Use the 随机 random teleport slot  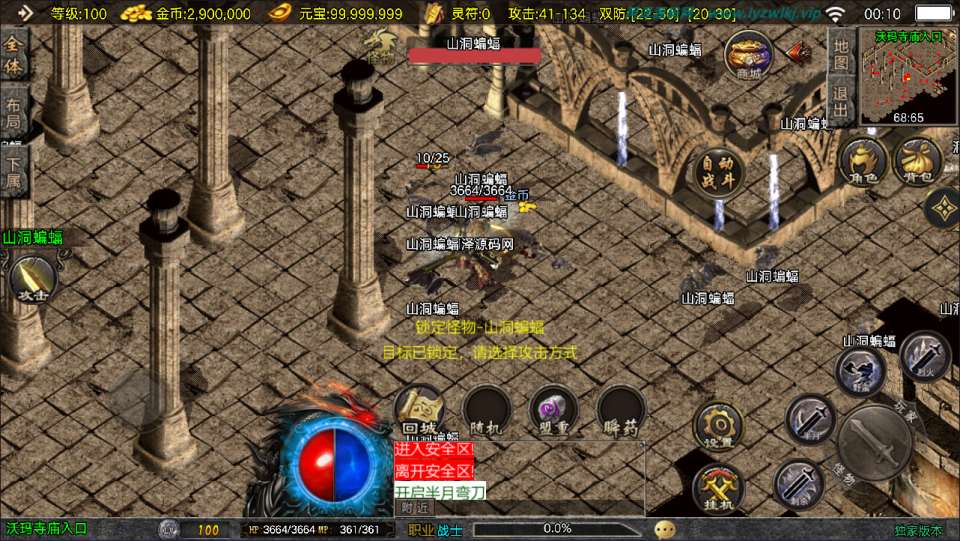pyautogui.click(x=486, y=410)
